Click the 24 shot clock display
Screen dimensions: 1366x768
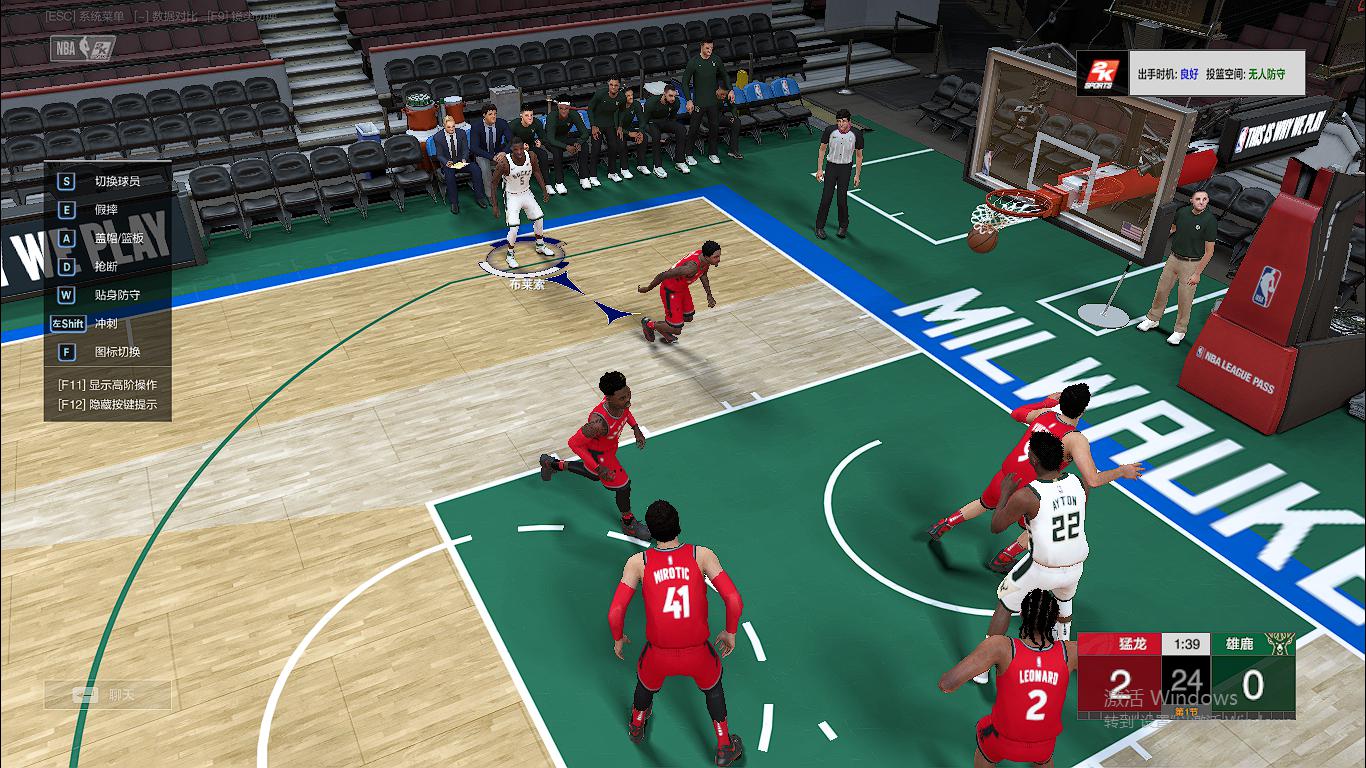(1185, 678)
